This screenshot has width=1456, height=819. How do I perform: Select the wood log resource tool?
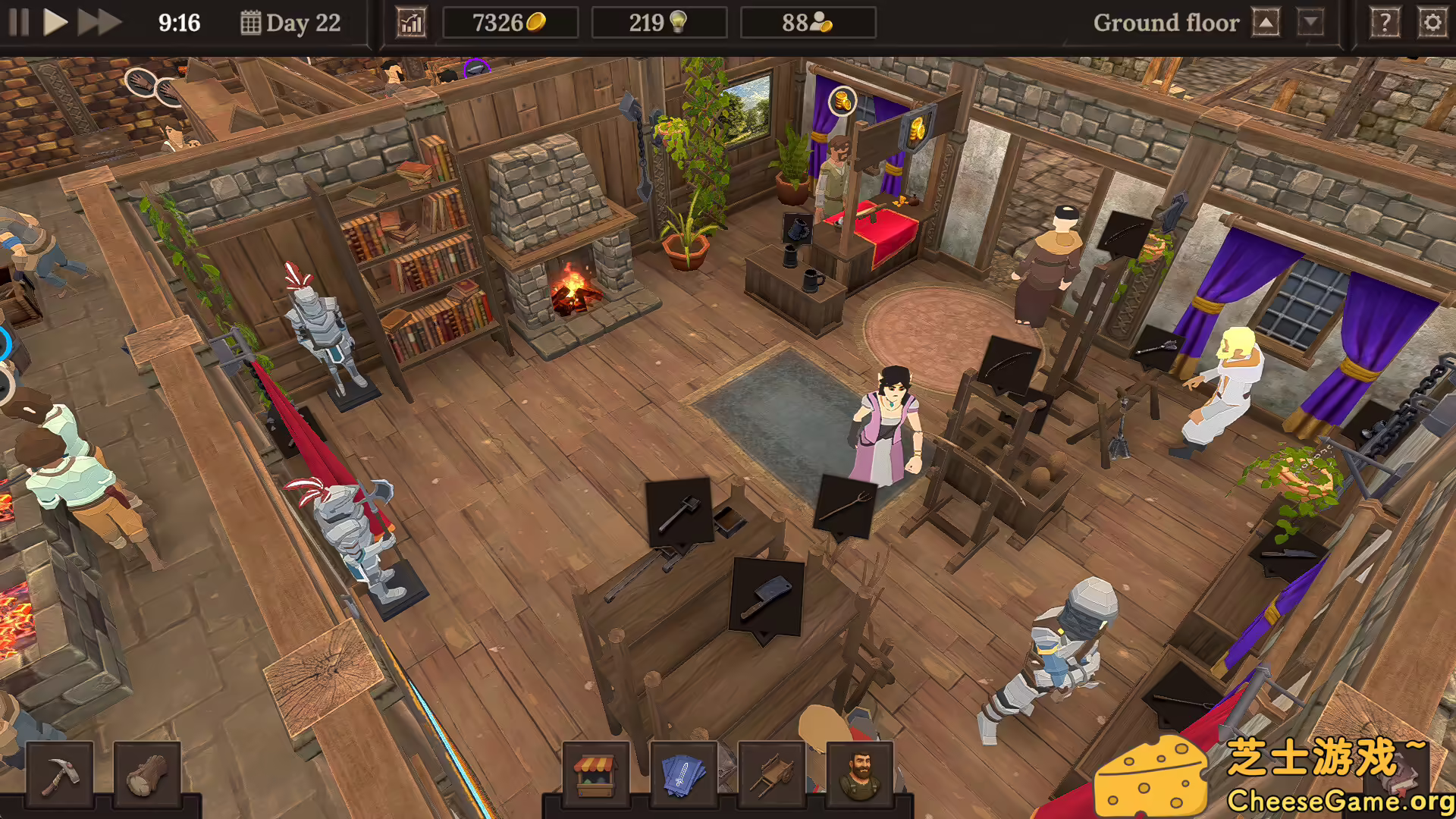pos(146,775)
